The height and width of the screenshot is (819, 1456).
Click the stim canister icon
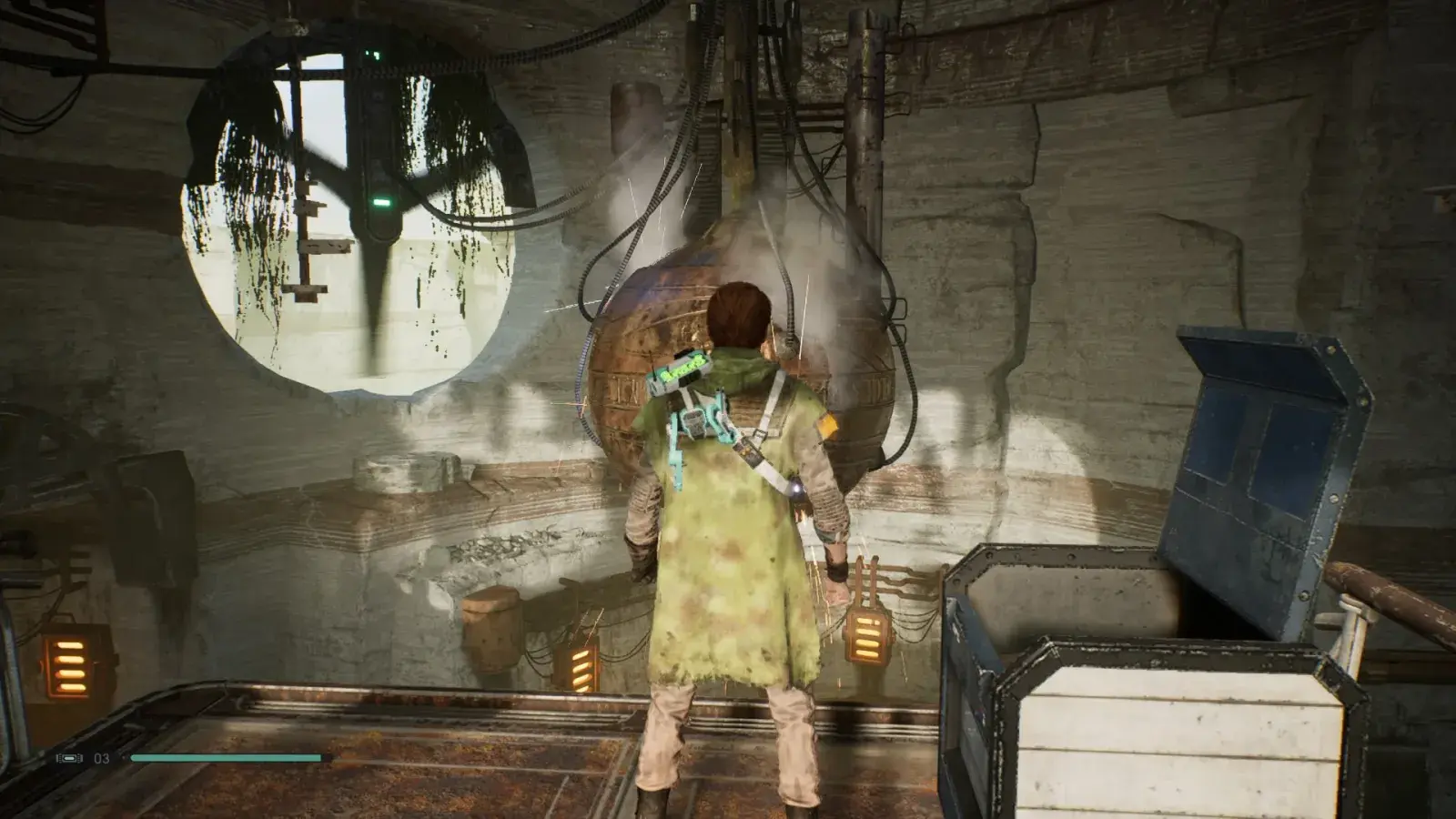coord(69,758)
